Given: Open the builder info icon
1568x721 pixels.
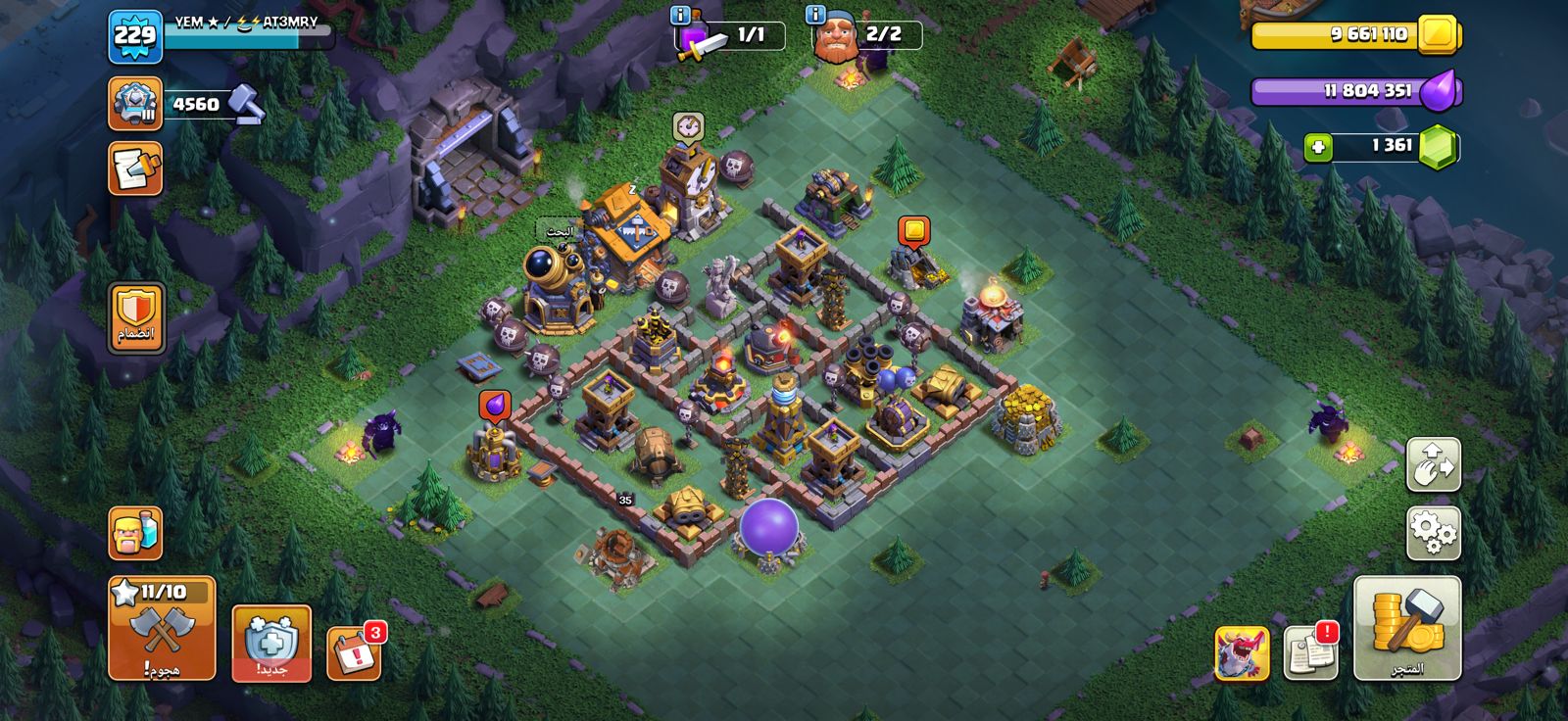Looking at the screenshot, I should click(815, 15).
